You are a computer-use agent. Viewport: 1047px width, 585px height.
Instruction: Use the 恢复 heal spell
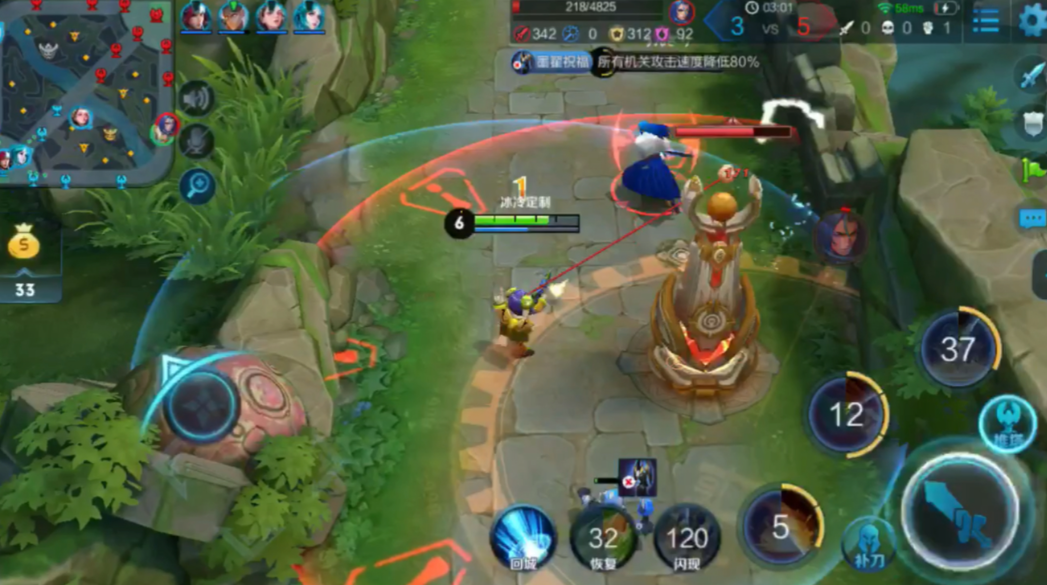(x=603, y=540)
